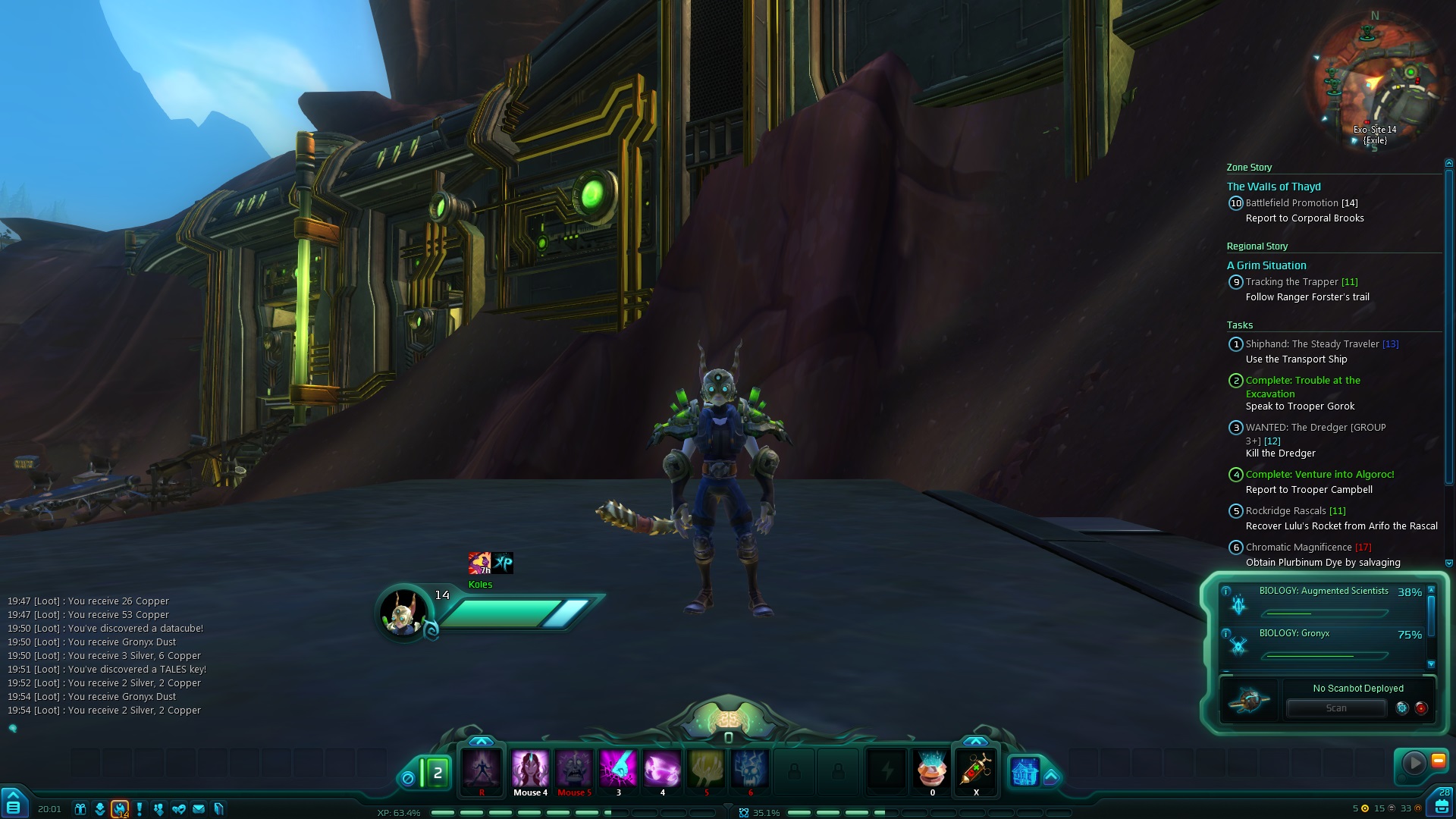
Task: Open scanbot gear settings icon
Action: pos(1402,708)
